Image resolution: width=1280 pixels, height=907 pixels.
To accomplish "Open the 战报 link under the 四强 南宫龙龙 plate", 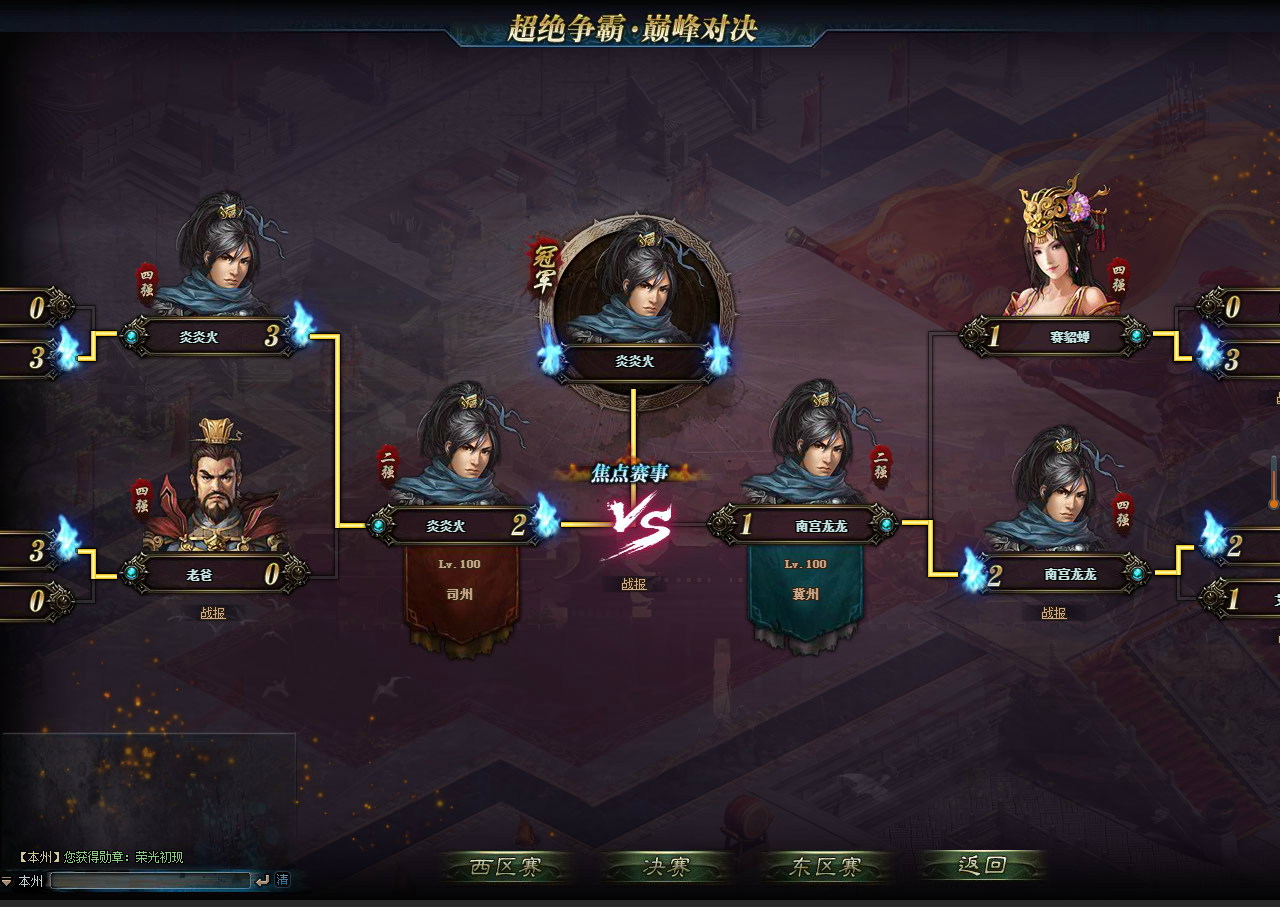I will (x=1053, y=613).
